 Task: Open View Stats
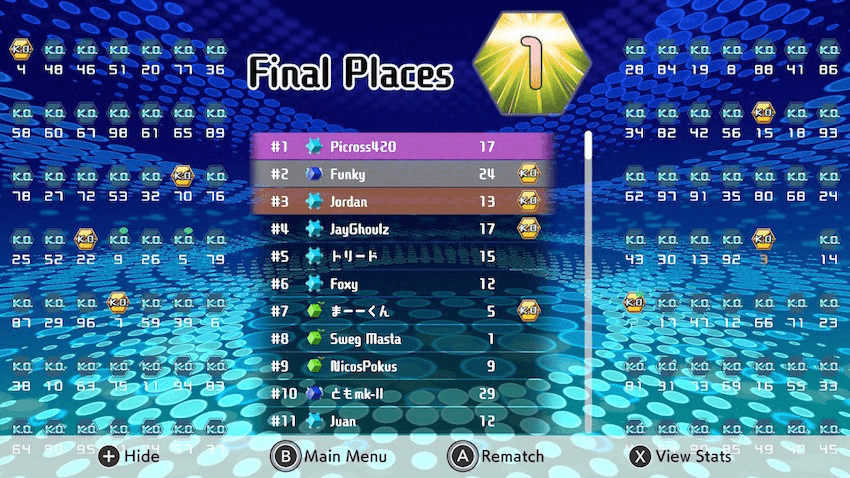680,457
